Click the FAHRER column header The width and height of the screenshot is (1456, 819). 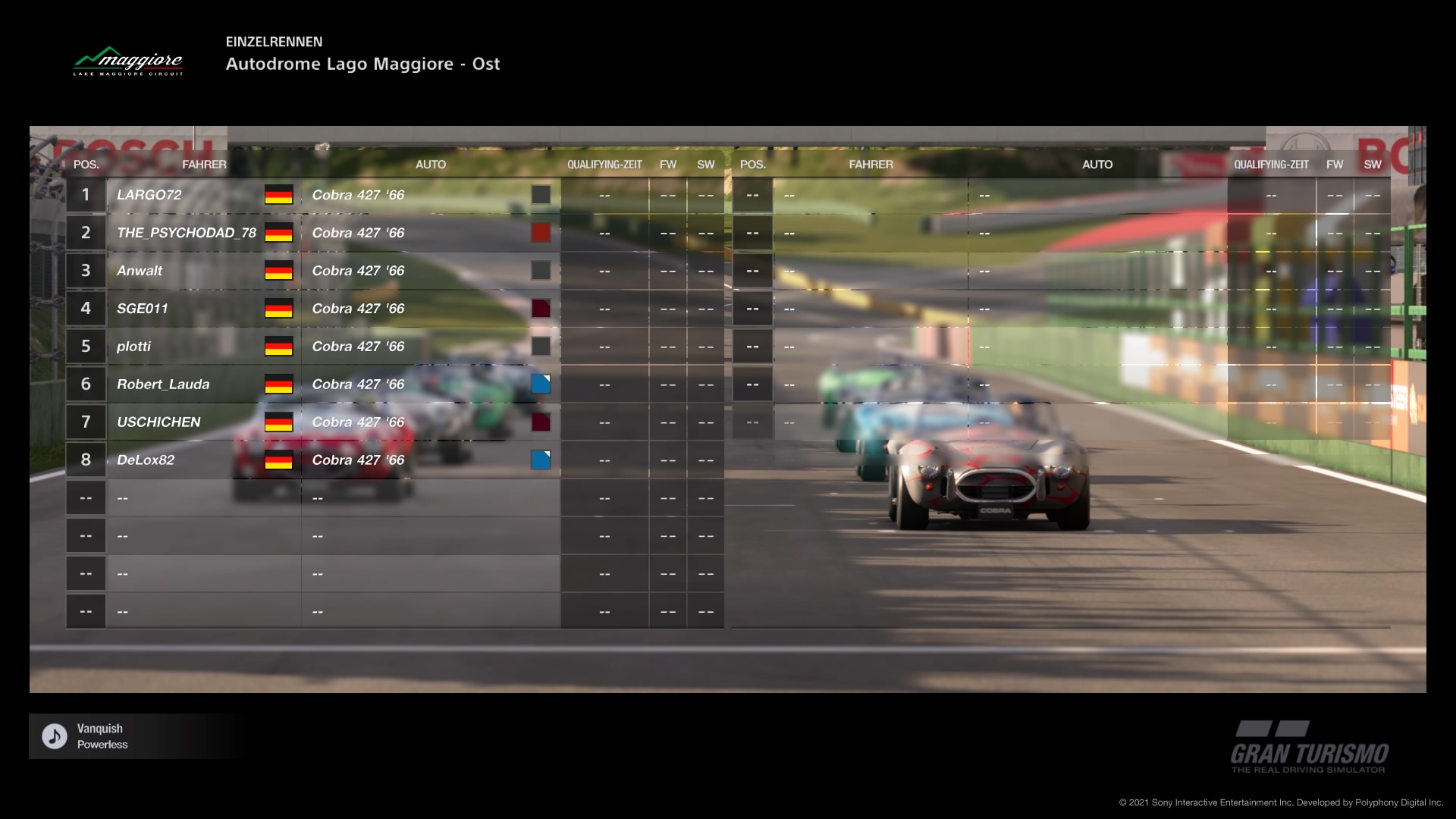tap(205, 164)
